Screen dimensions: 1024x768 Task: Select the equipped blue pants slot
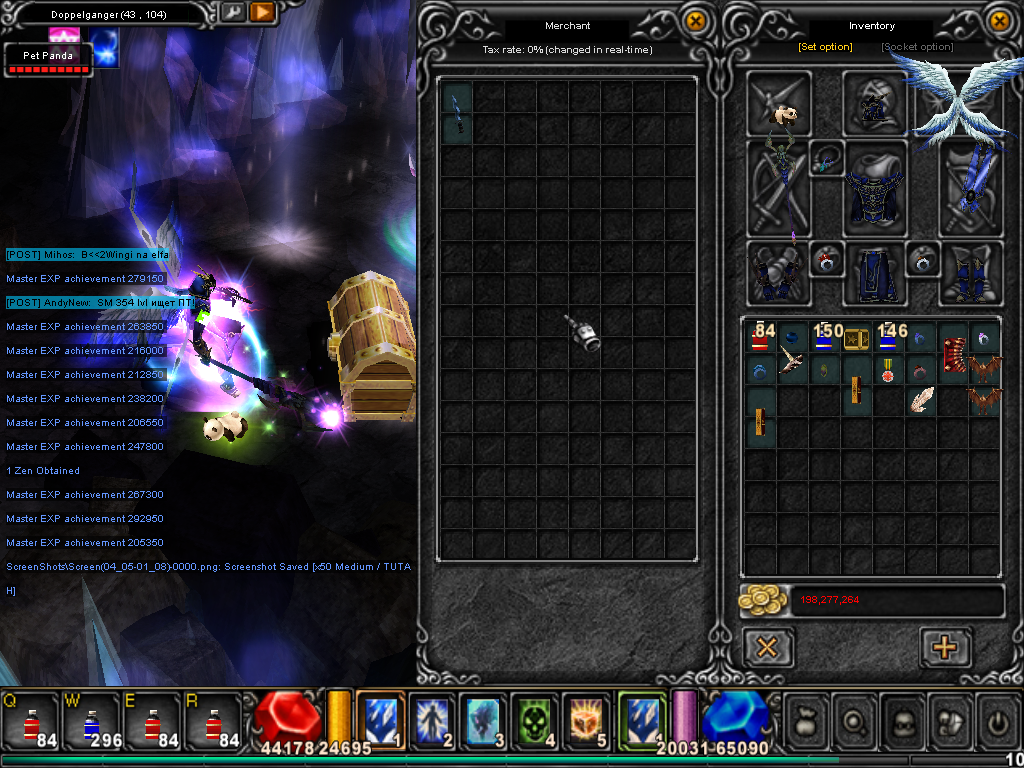coord(875,273)
